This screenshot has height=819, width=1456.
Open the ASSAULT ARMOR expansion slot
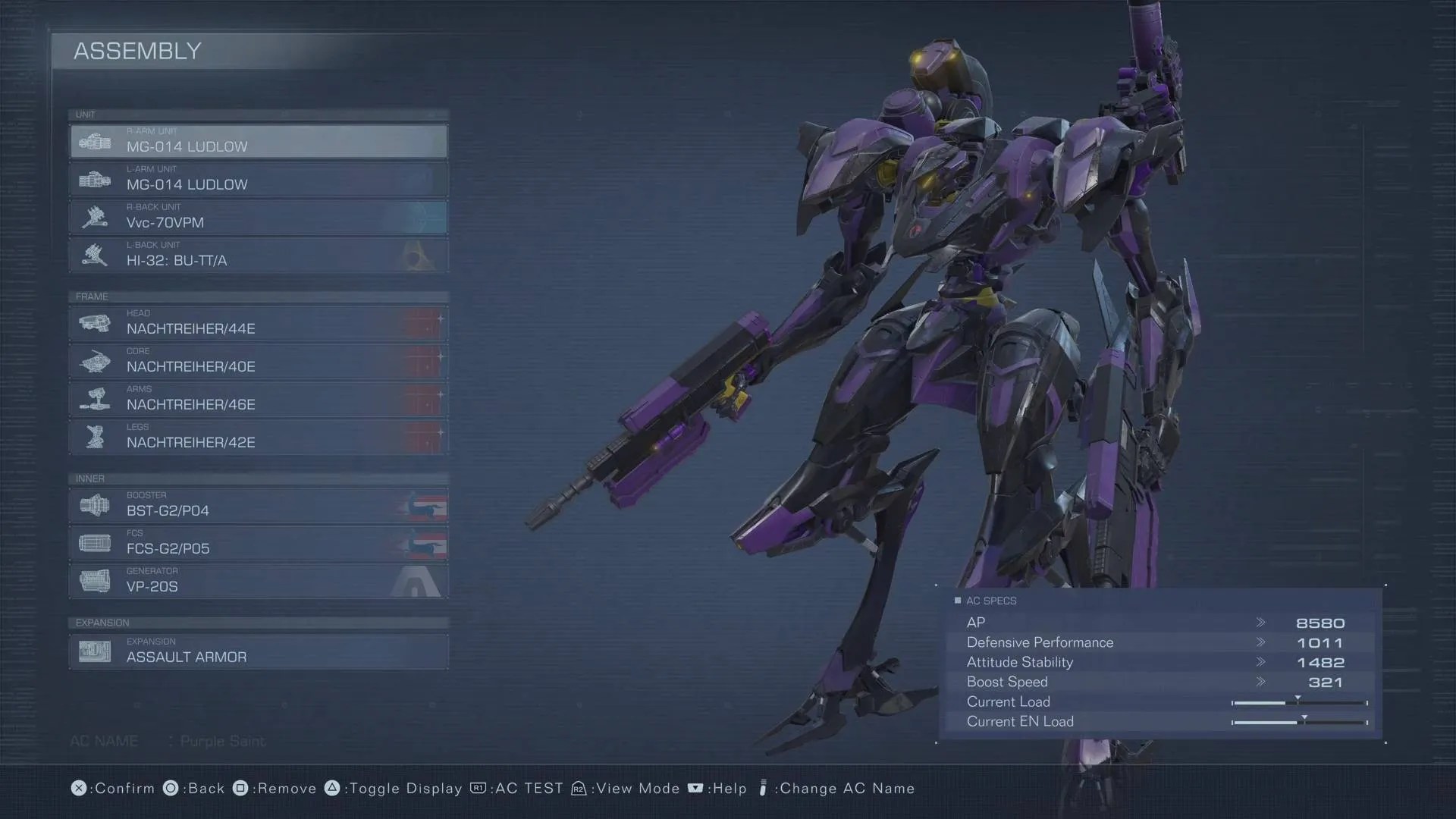coord(258,652)
